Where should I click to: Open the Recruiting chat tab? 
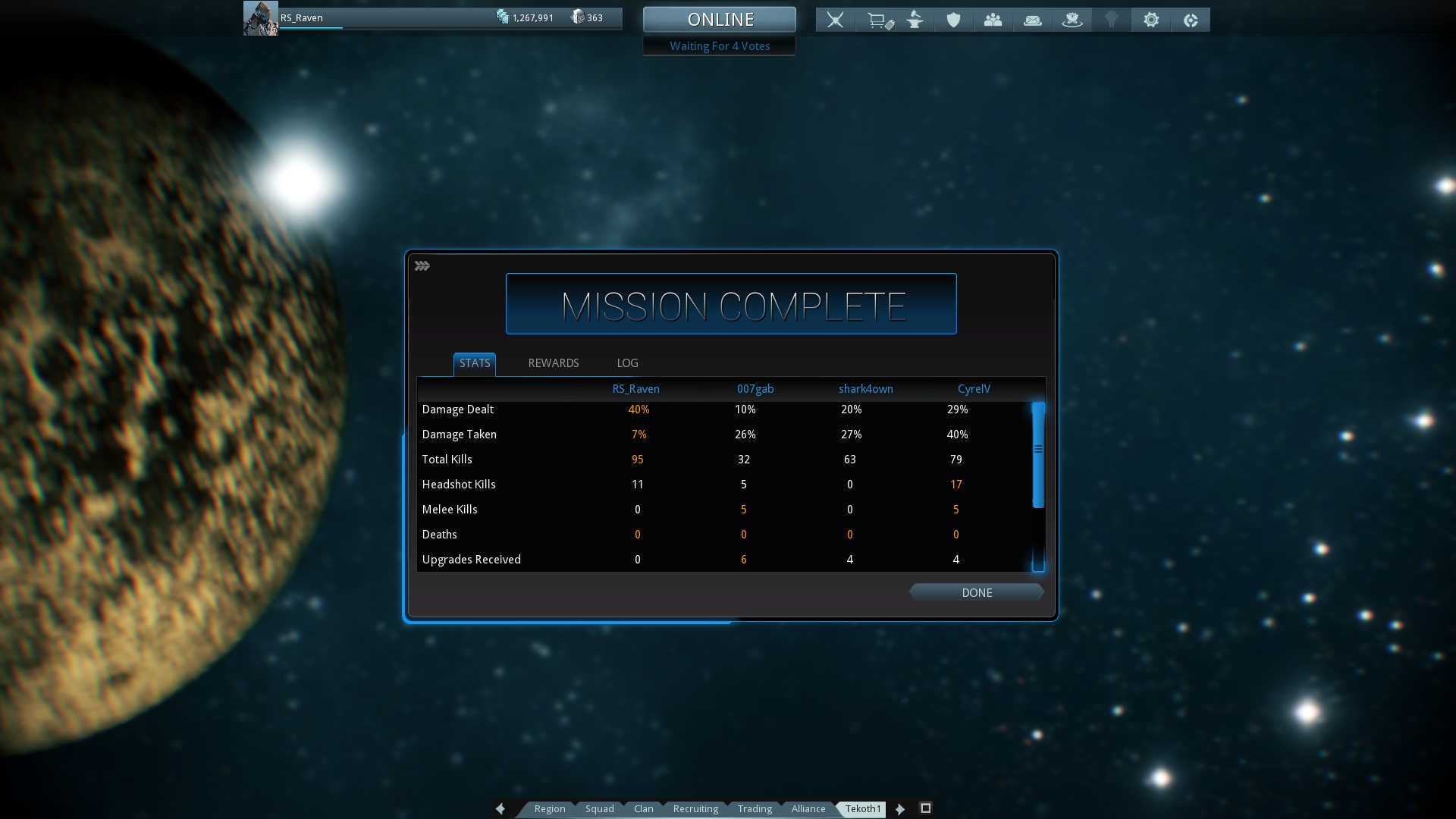point(695,809)
